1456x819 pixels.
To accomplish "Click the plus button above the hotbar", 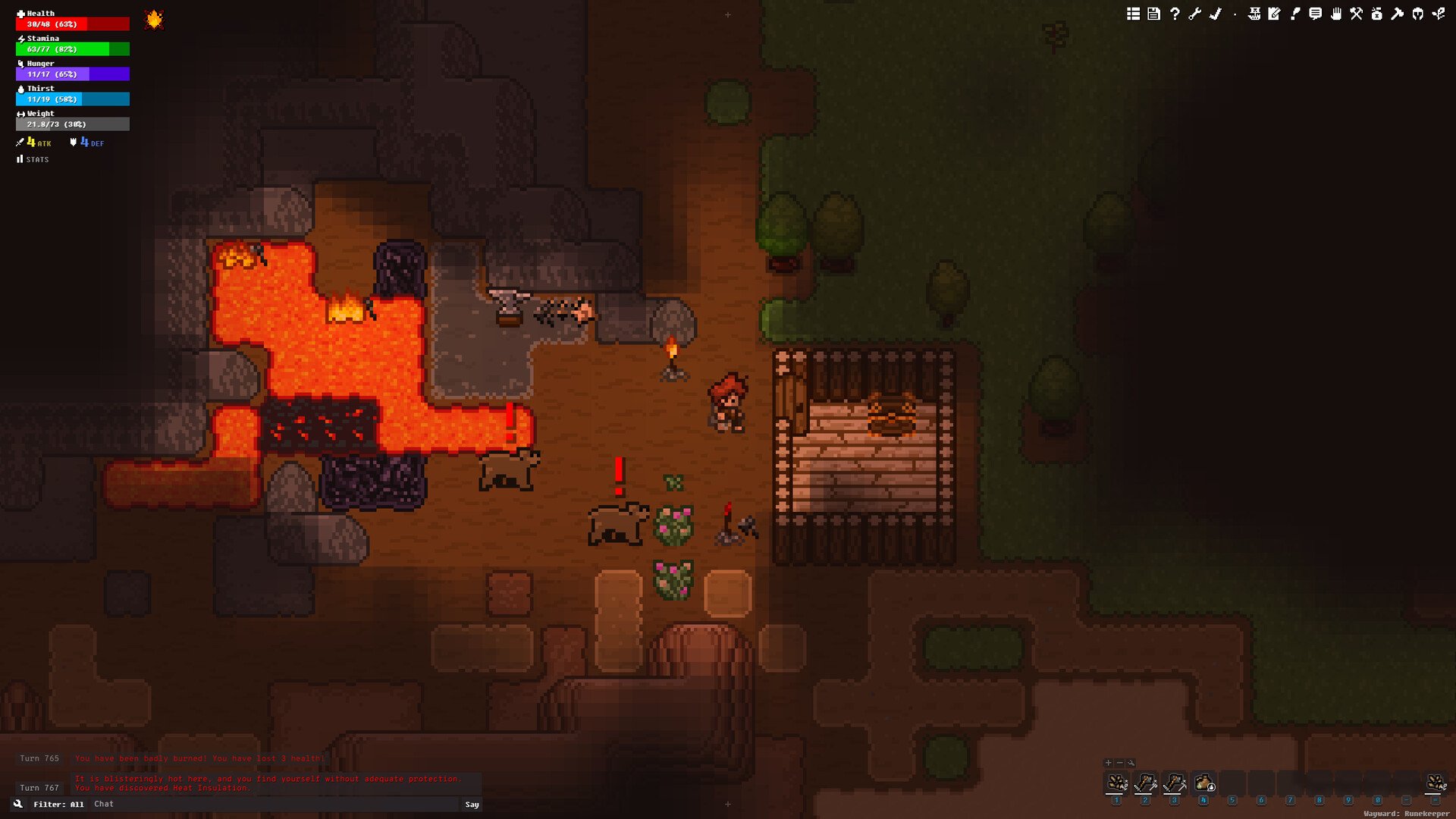I will (1109, 763).
